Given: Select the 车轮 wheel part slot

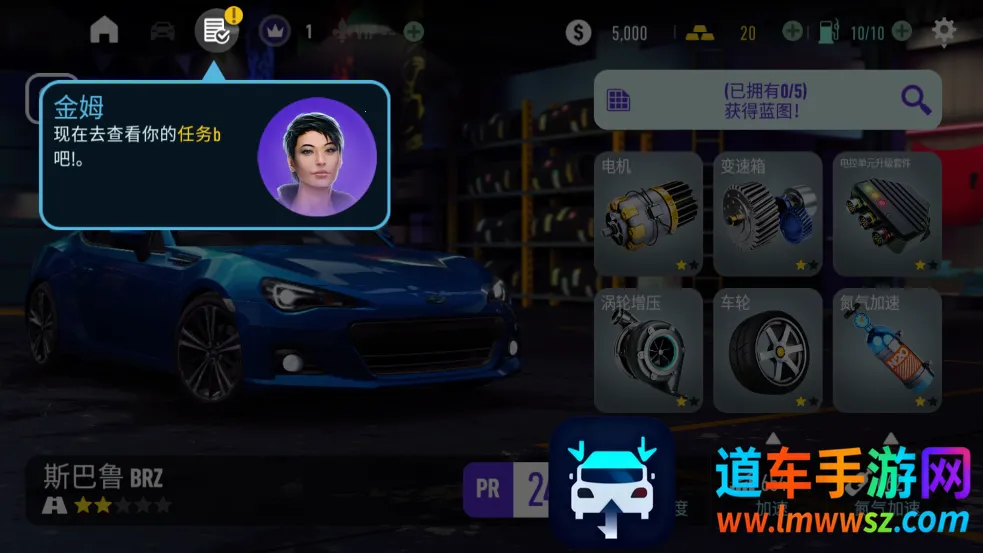Looking at the screenshot, I should point(767,350).
